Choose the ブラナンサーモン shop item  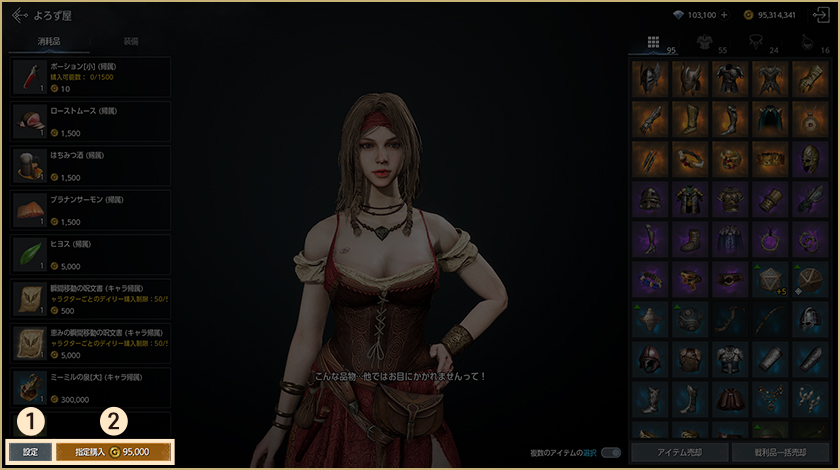pyautogui.click(x=90, y=210)
